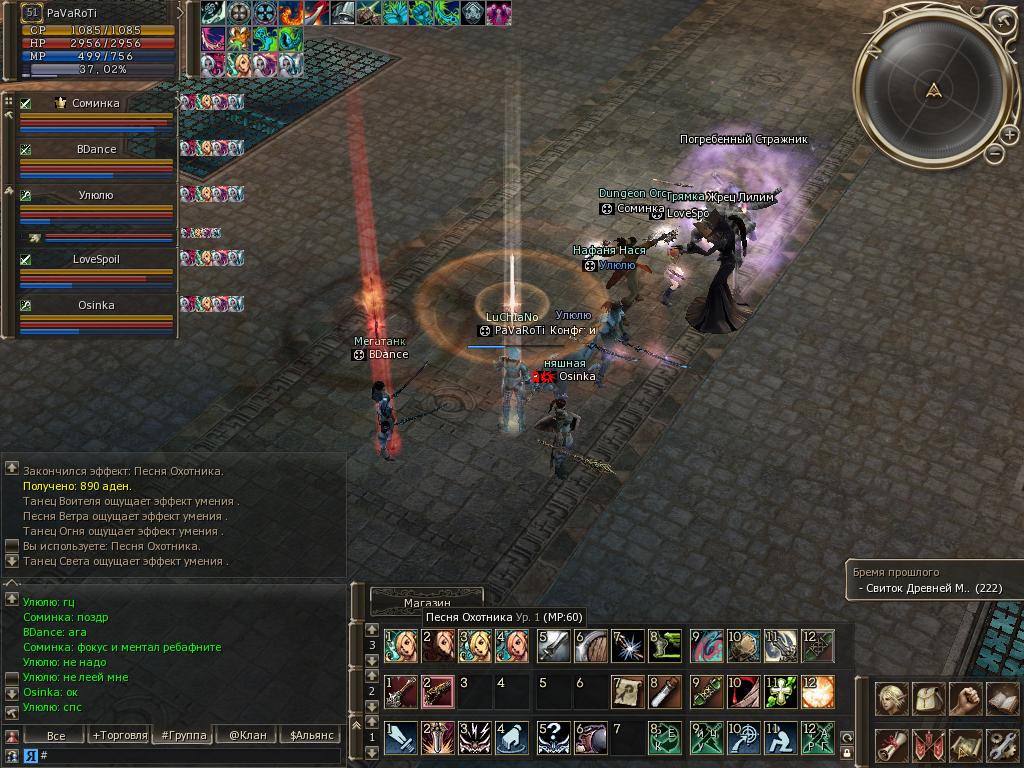Open the Магазин shop button
This screenshot has height=768, width=1024.
point(427,603)
